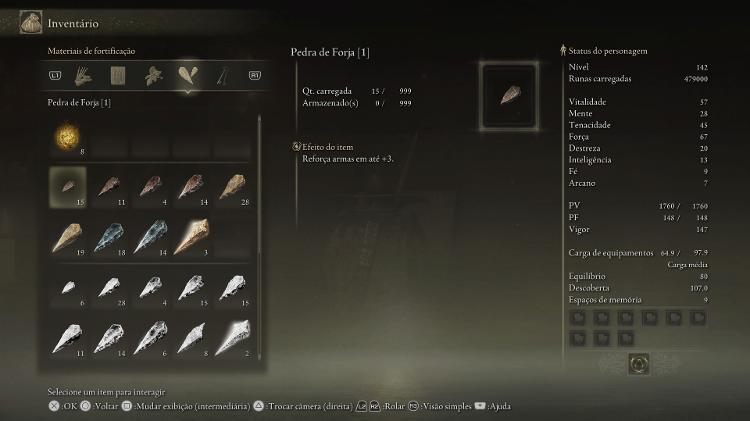Click the Pedra de Forja preview image

click(511, 96)
